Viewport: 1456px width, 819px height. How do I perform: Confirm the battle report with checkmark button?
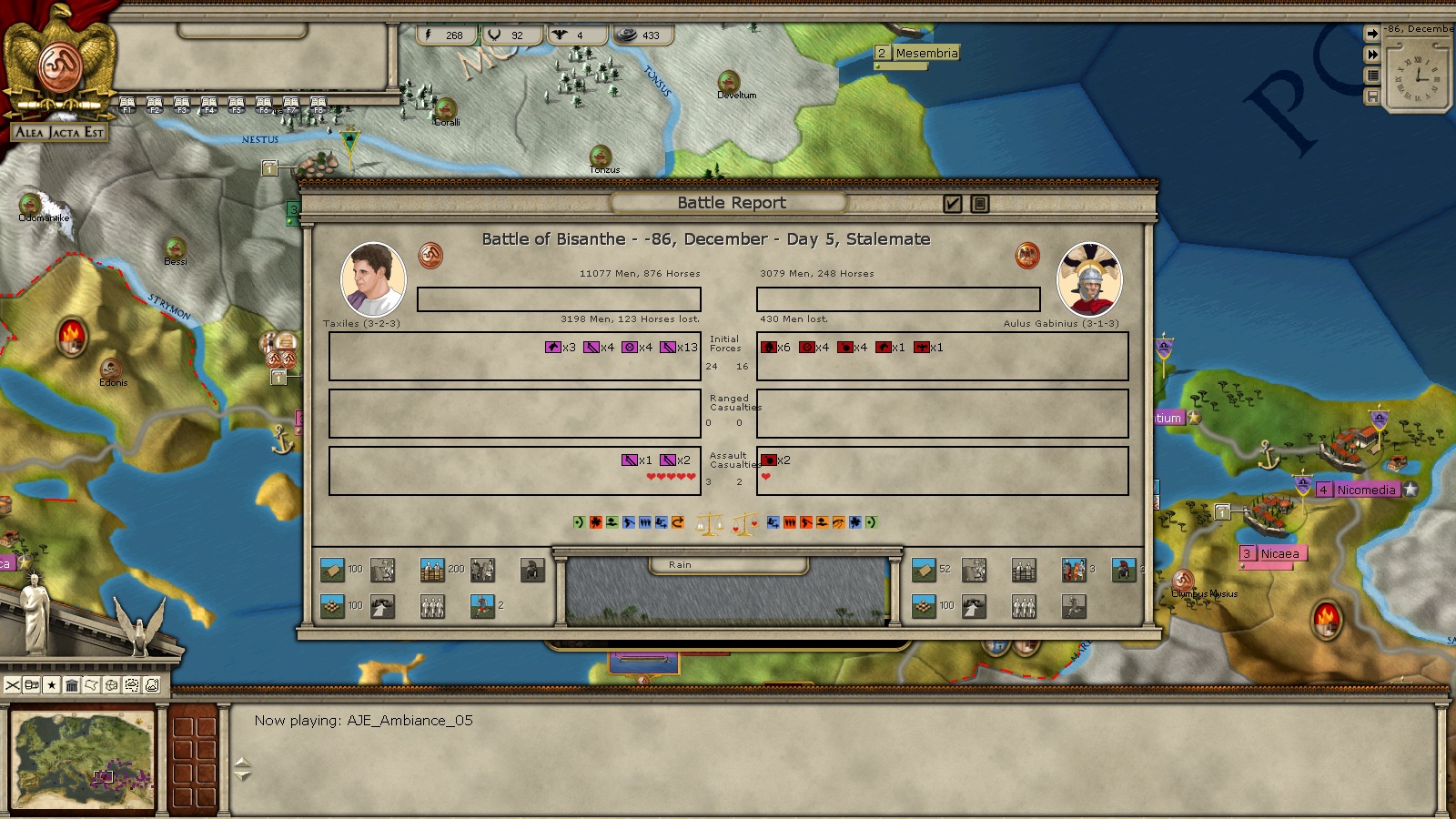coord(953,204)
